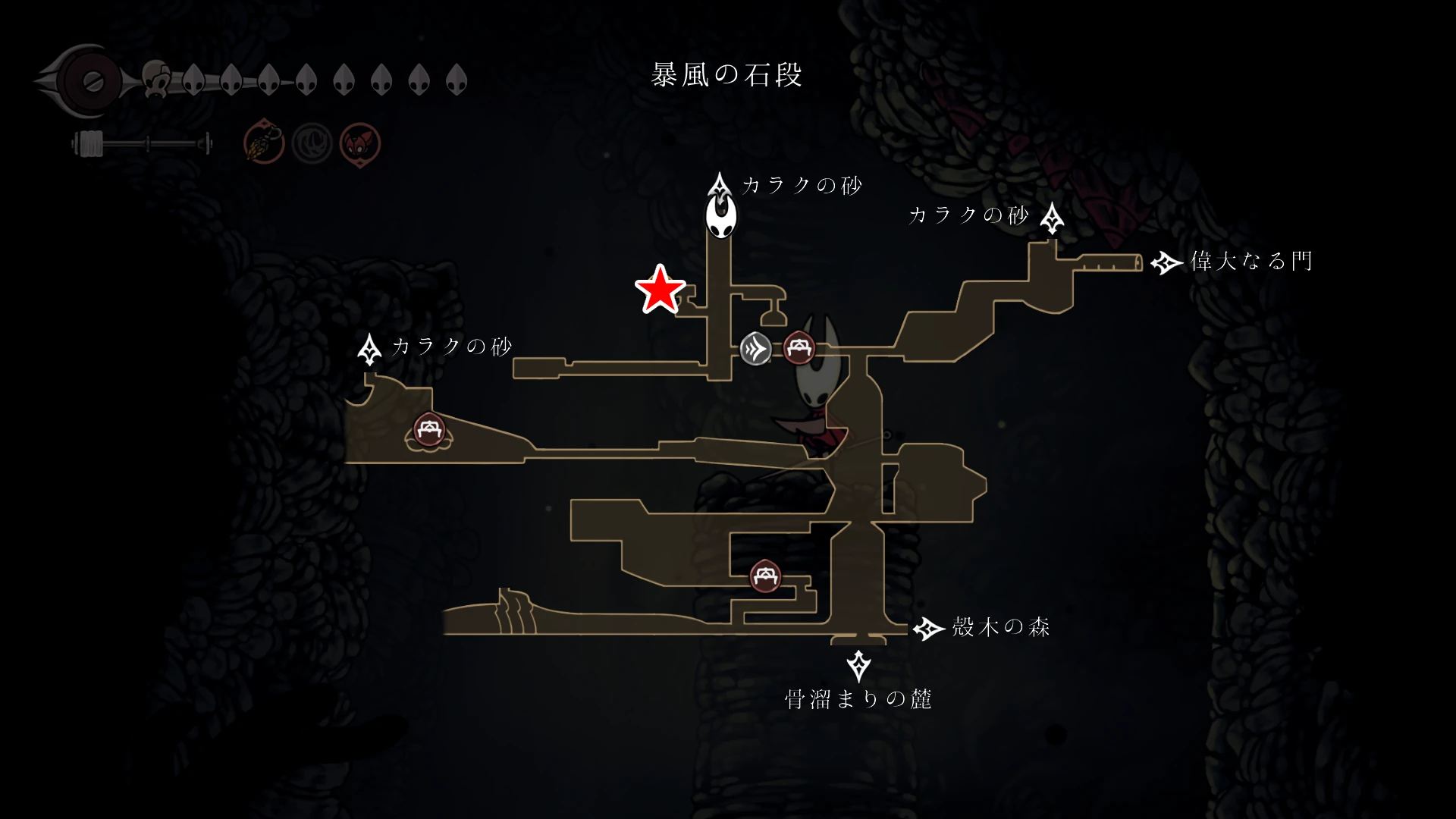Toggle the upper-right カラクの砂 exit pin
The image size is (1456, 819).
pyautogui.click(x=1054, y=216)
